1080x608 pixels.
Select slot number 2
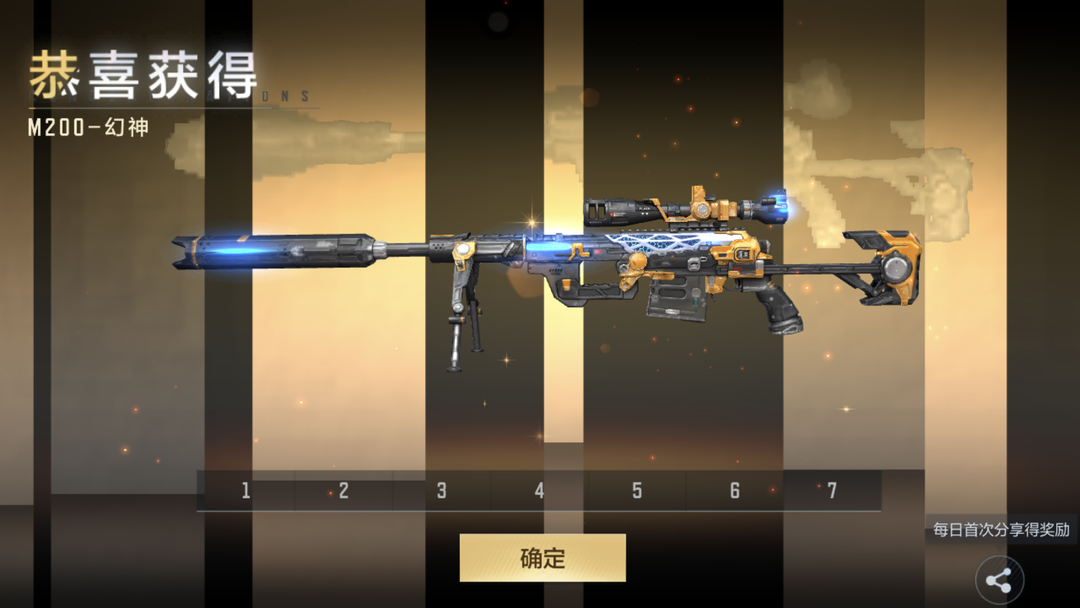tap(344, 490)
